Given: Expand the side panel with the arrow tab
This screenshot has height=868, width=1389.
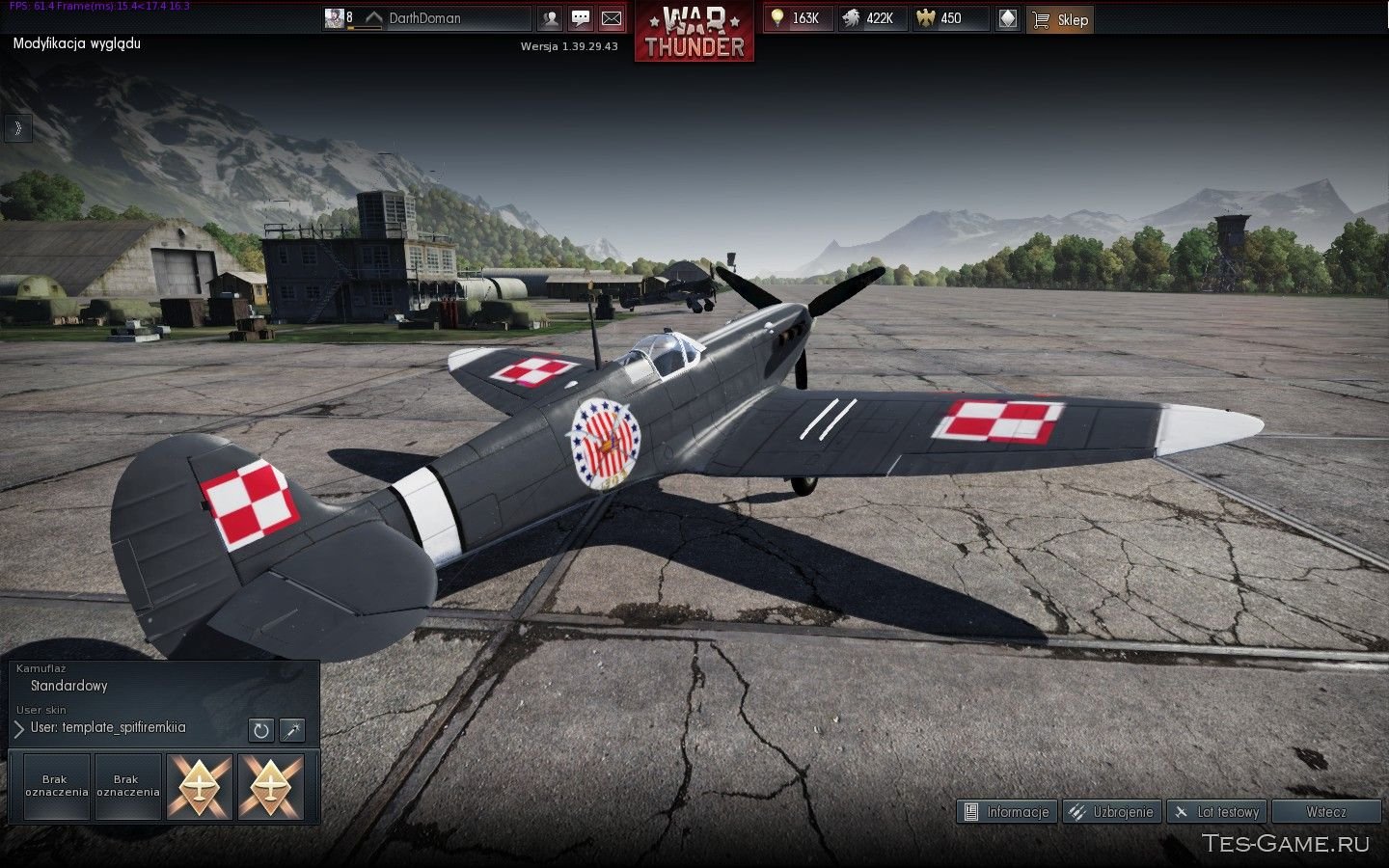Looking at the screenshot, I should click(17, 128).
